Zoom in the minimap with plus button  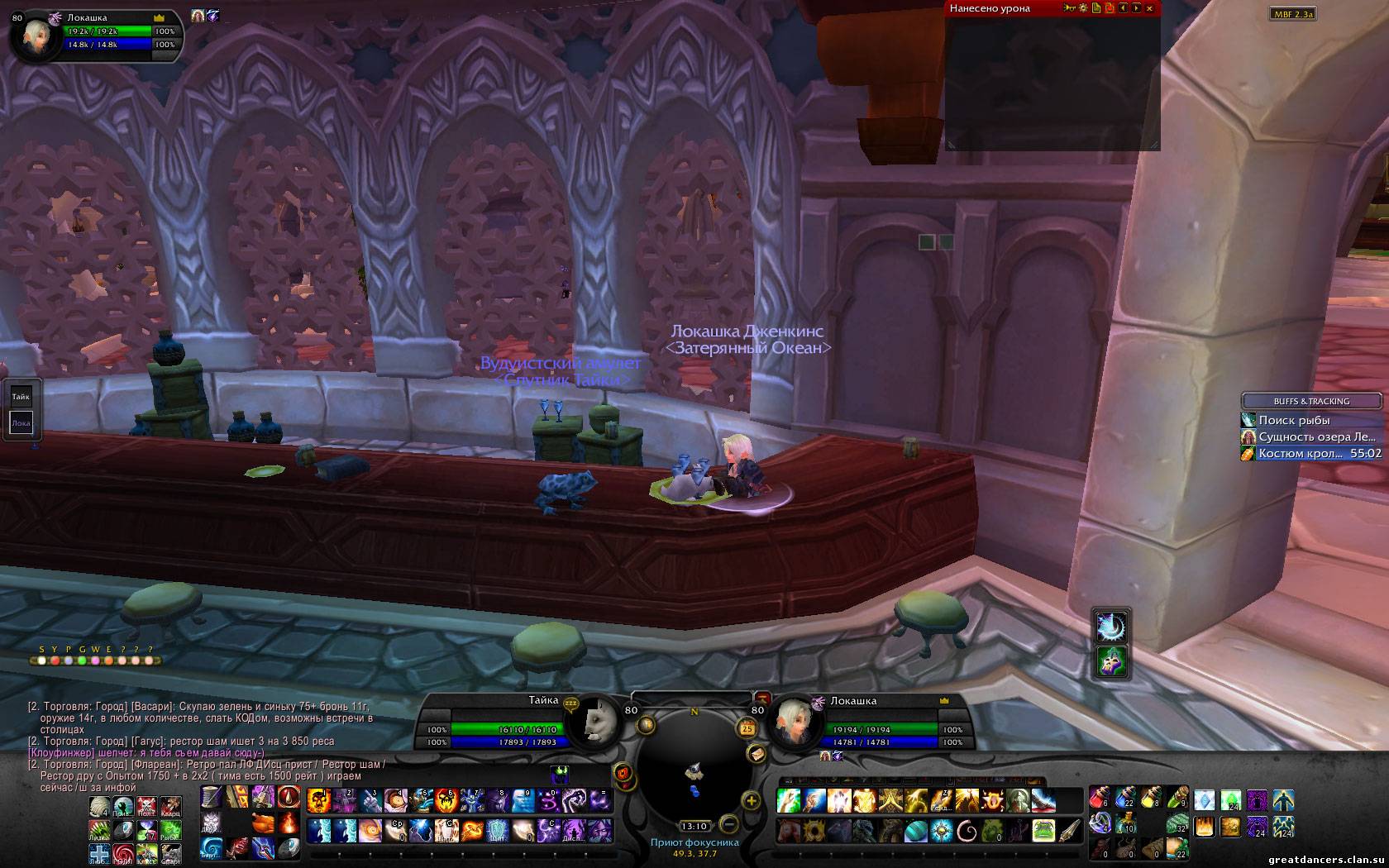coord(752,800)
